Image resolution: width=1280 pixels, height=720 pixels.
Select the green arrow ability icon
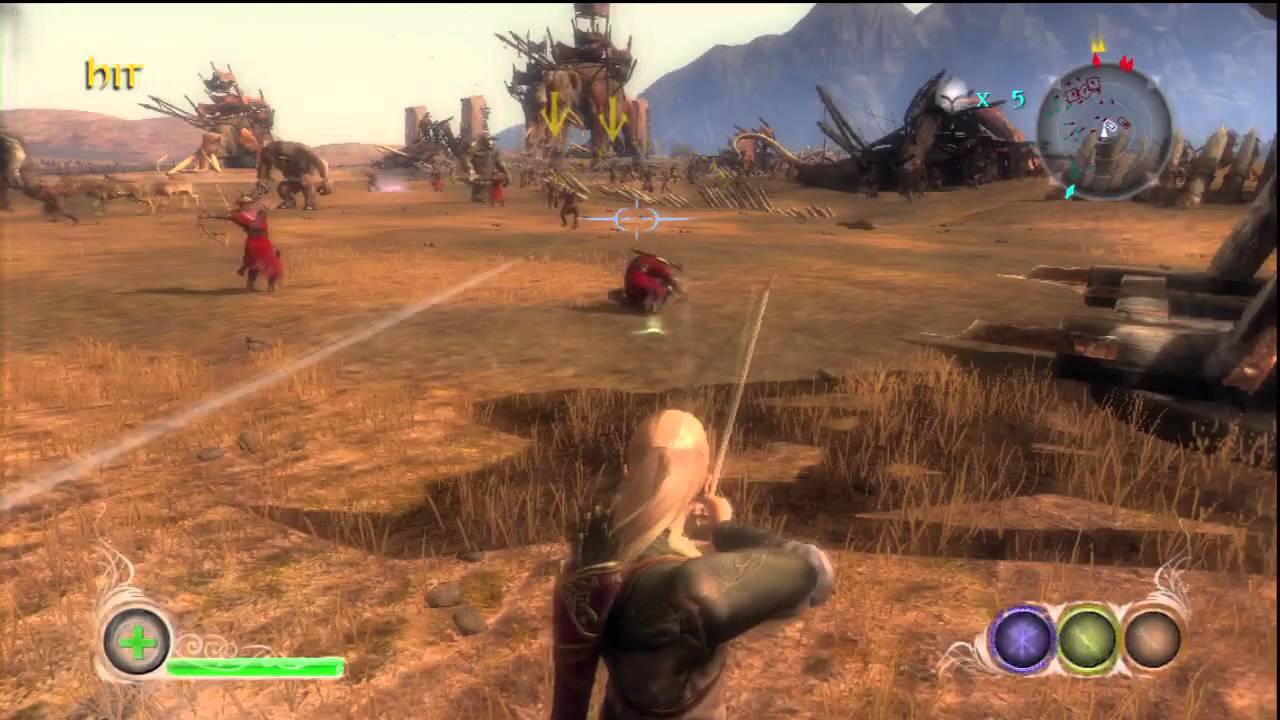(1088, 640)
